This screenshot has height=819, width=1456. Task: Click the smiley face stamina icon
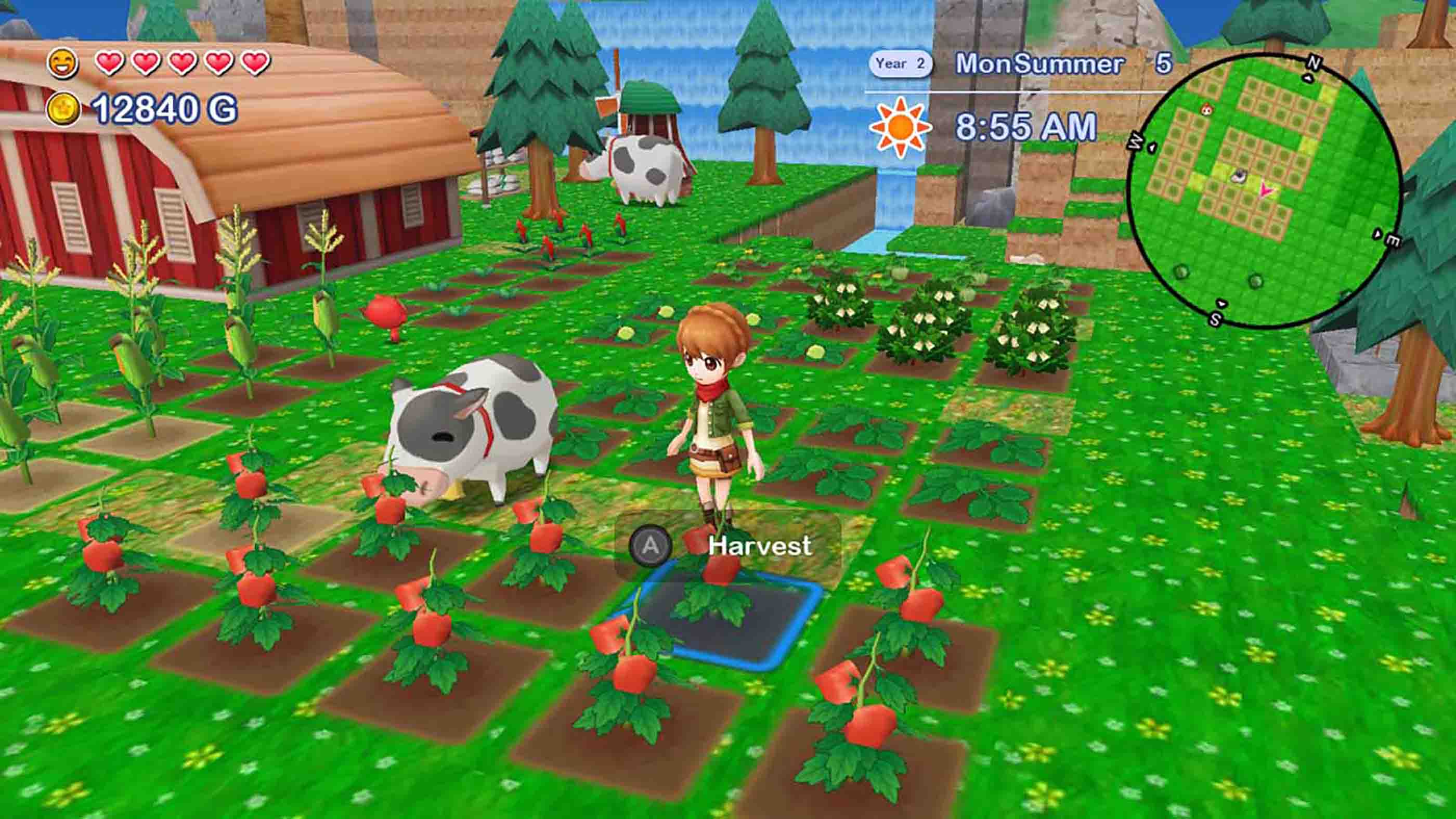(x=64, y=64)
